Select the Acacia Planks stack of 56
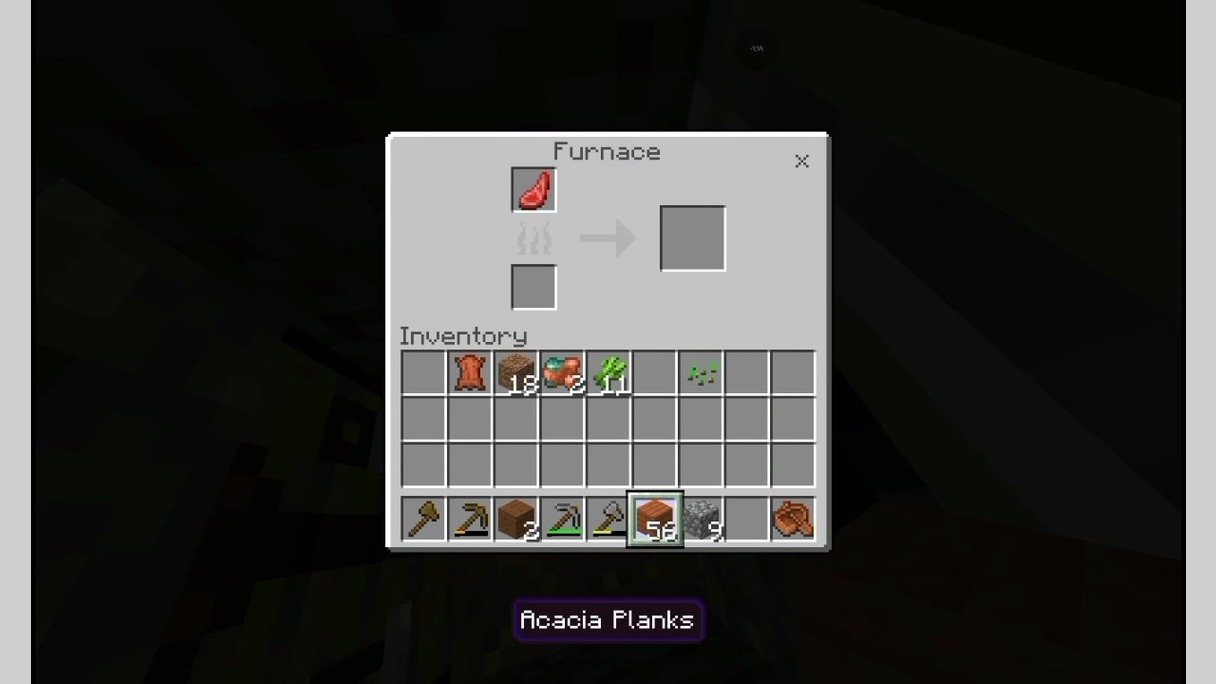1216x684 pixels. click(655, 519)
